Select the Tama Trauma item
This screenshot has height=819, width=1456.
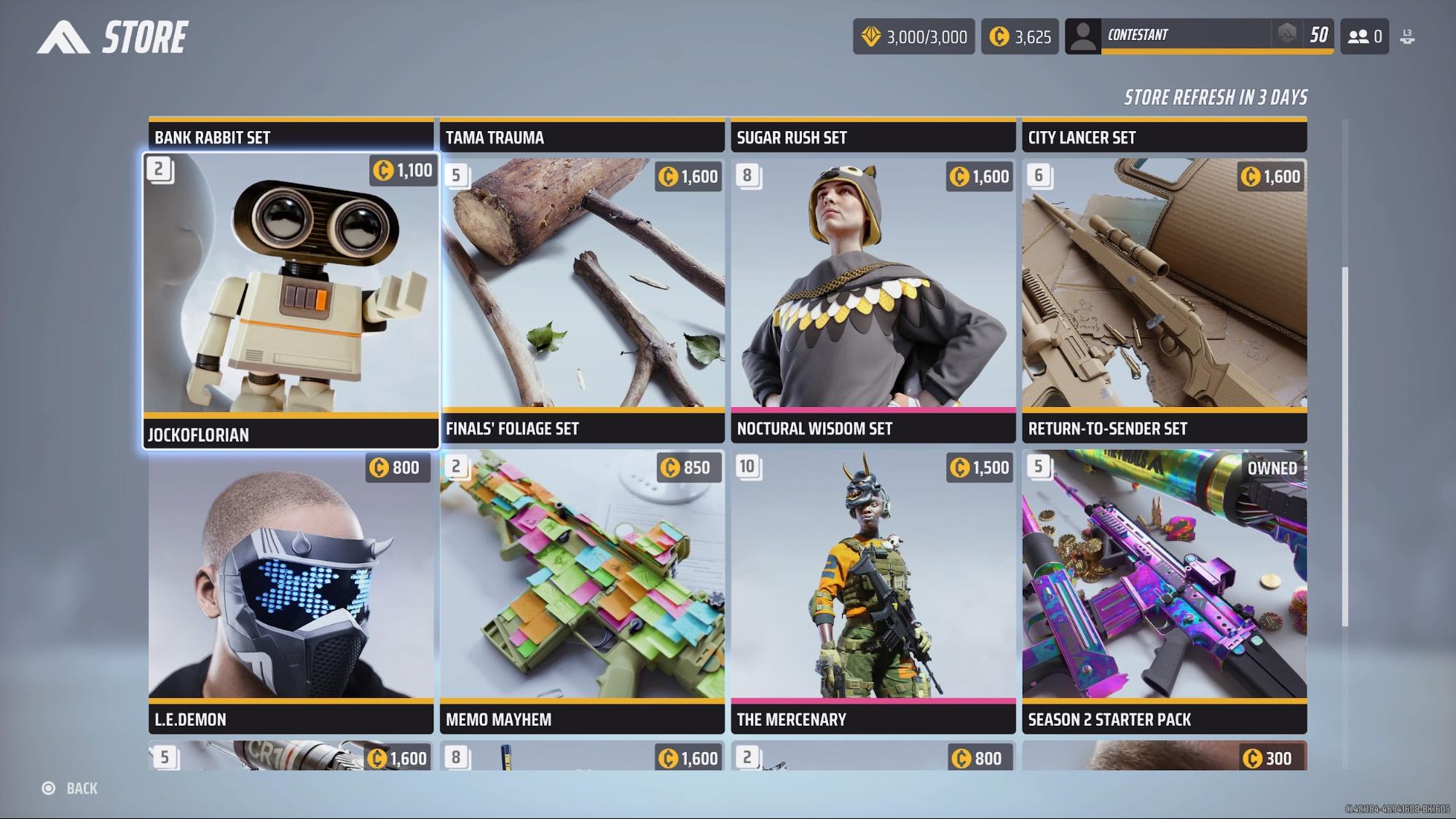coord(582,136)
